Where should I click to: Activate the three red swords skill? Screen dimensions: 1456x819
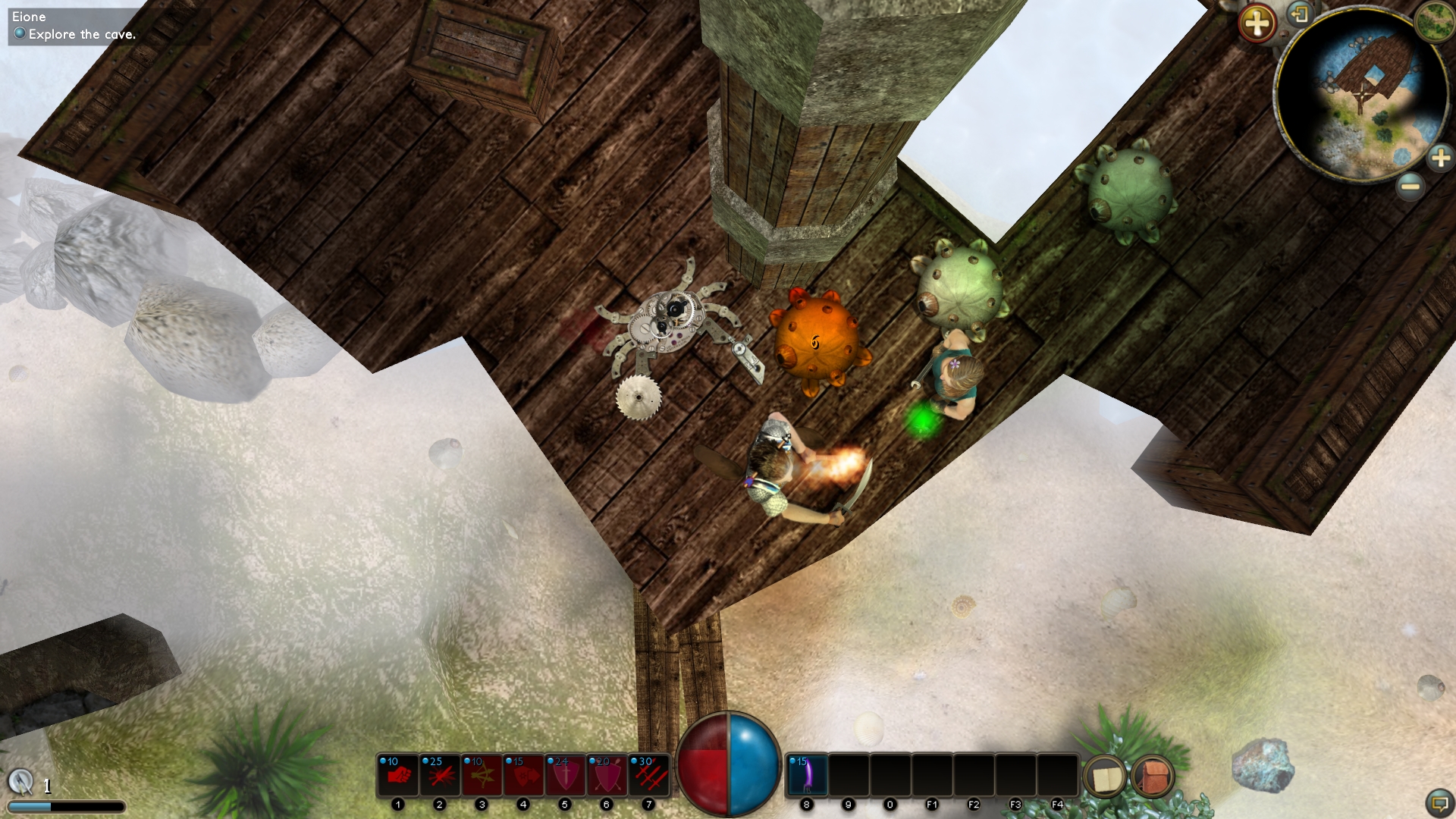coord(649,775)
